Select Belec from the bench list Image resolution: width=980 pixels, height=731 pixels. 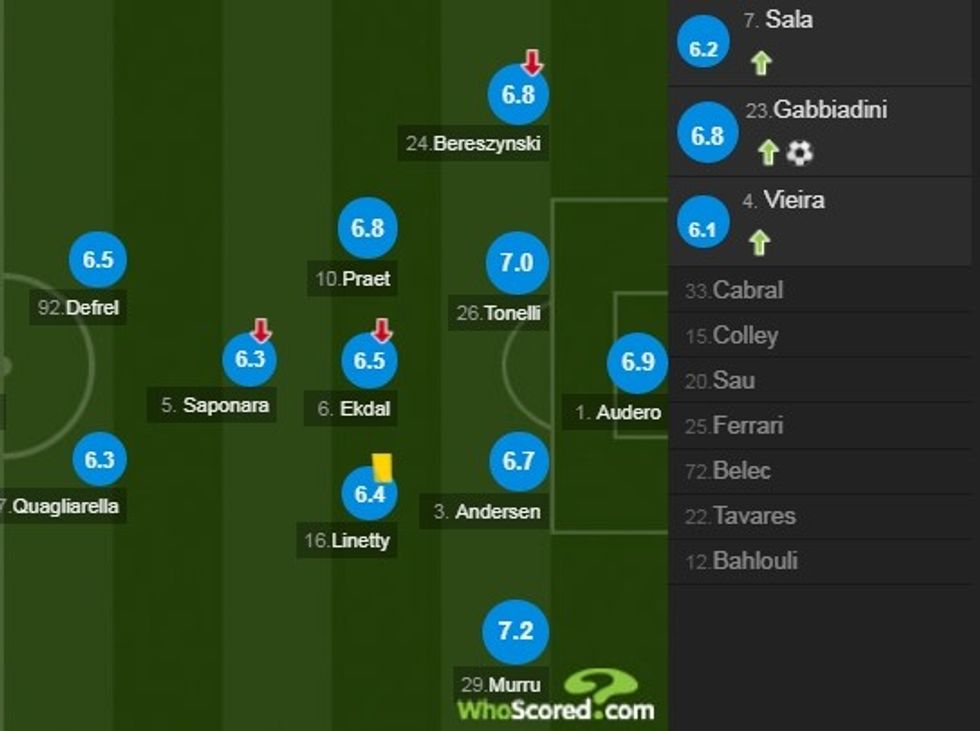[741, 471]
